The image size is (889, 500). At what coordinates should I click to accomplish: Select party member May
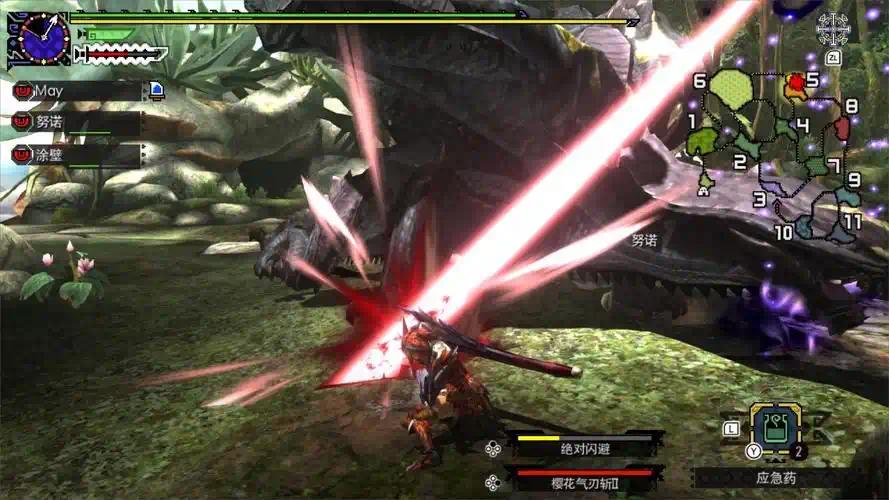coord(75,91)
